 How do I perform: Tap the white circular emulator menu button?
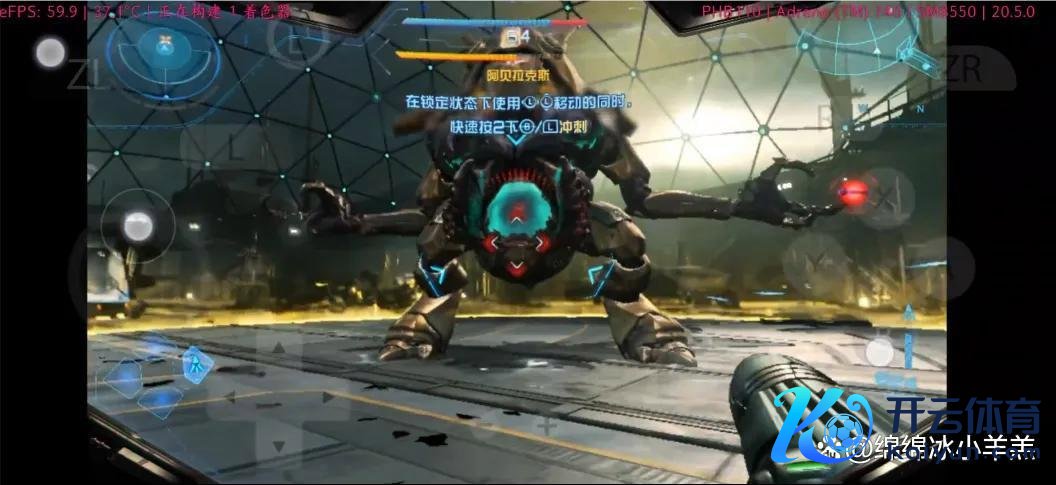(x=50, y=53)
